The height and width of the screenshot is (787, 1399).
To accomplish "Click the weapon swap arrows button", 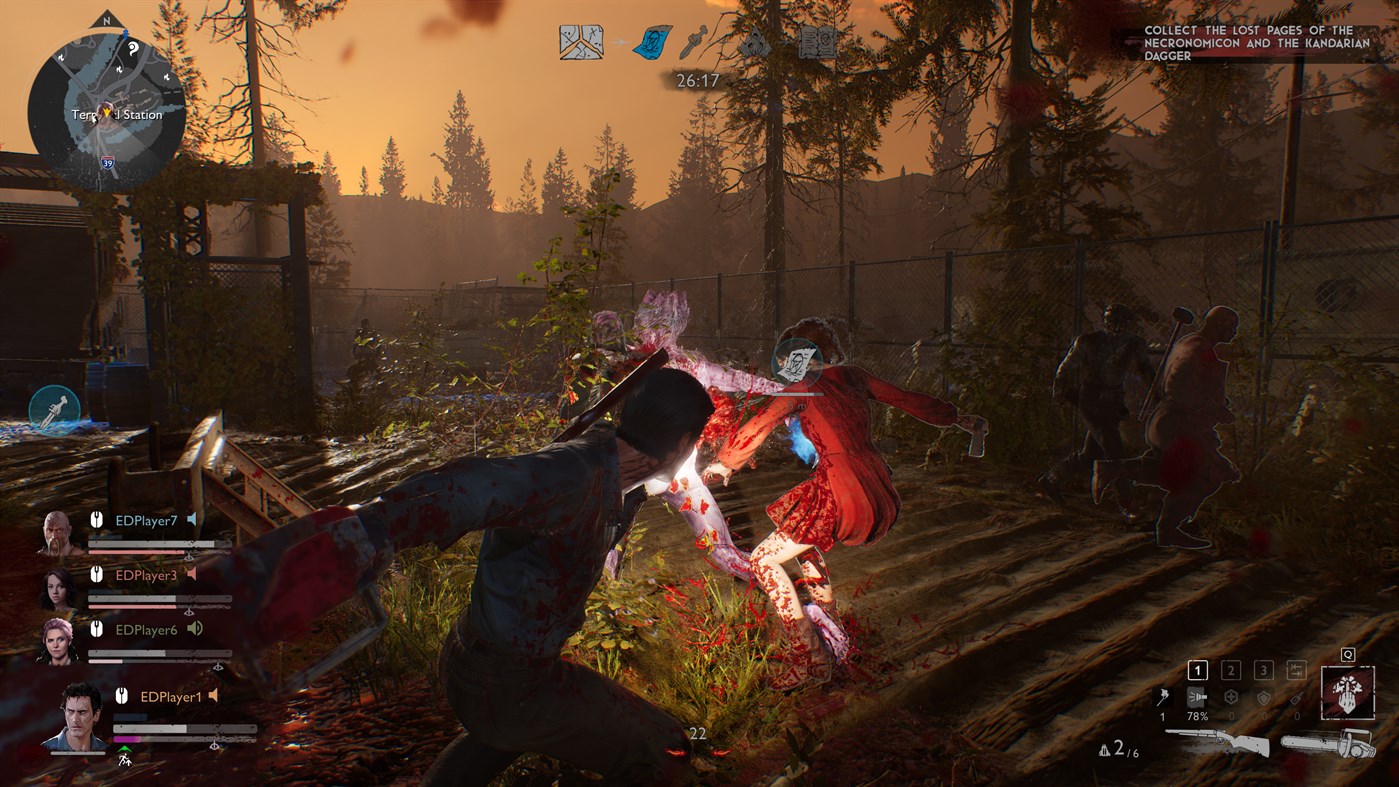I will 1298,669.
